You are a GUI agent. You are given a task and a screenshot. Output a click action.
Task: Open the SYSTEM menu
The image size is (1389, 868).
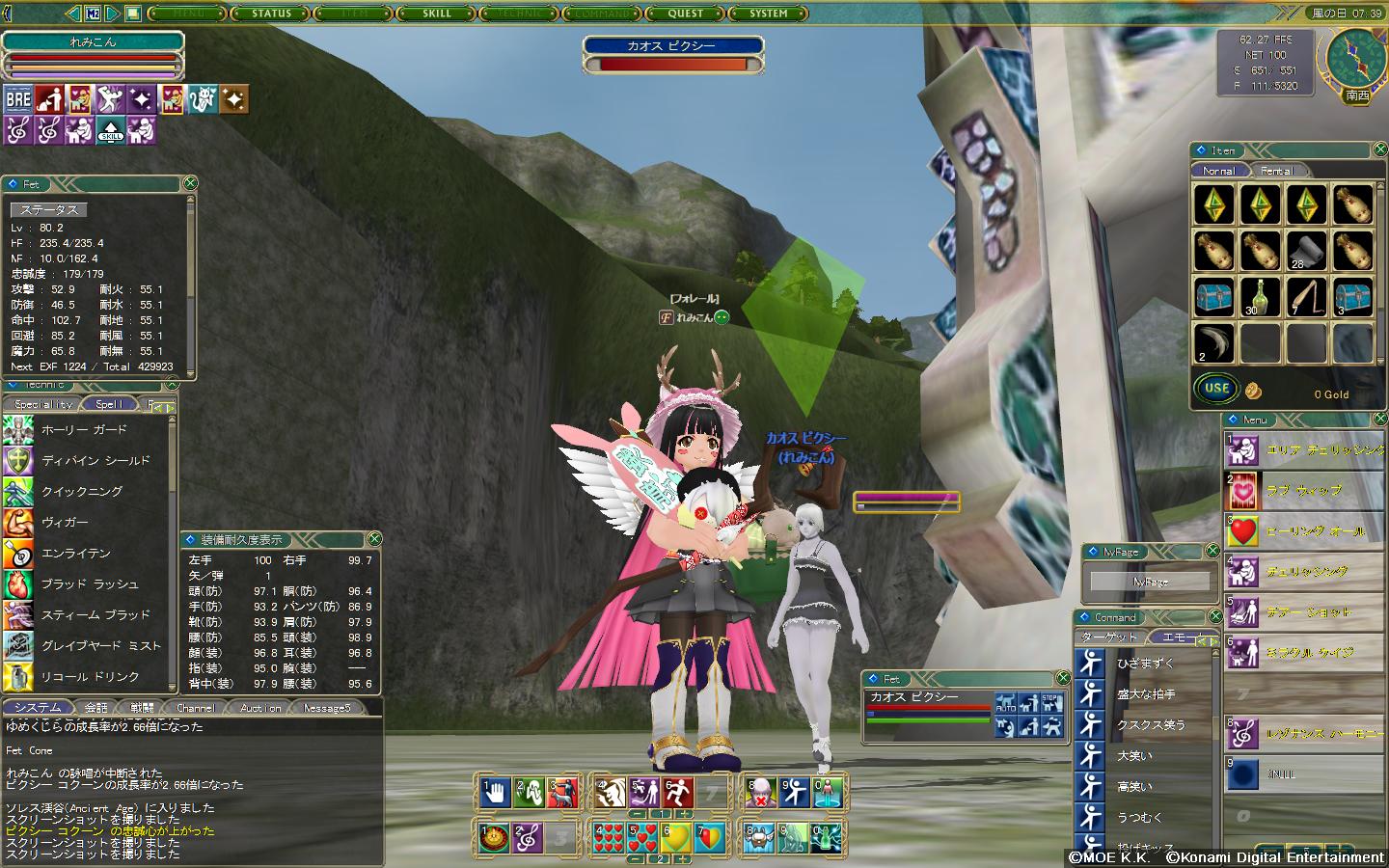tap(769, 14)
